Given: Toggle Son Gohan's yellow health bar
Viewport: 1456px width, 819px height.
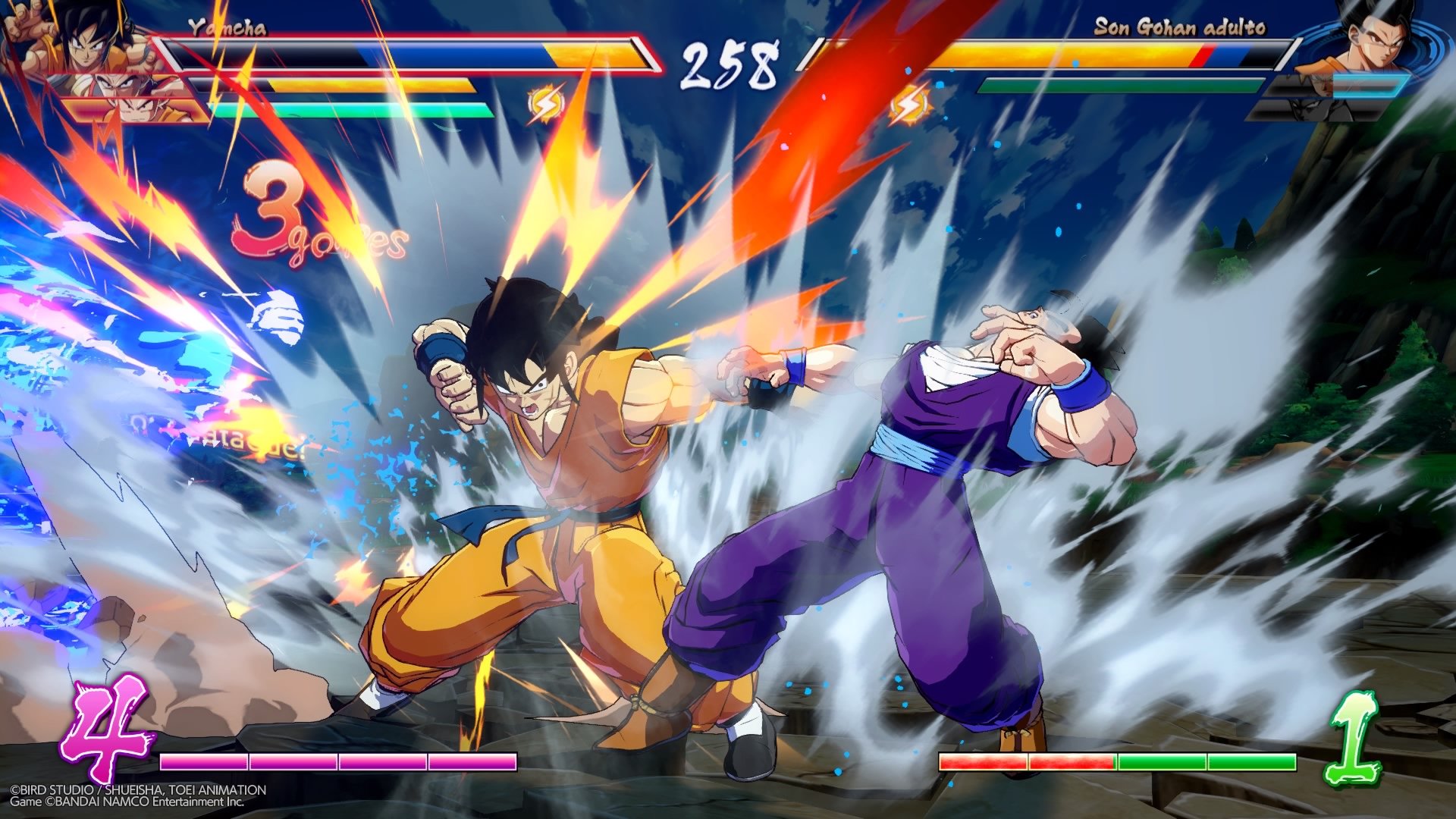Looking at the screenshot, I should pyautogui.click(x=1062, y=55).
